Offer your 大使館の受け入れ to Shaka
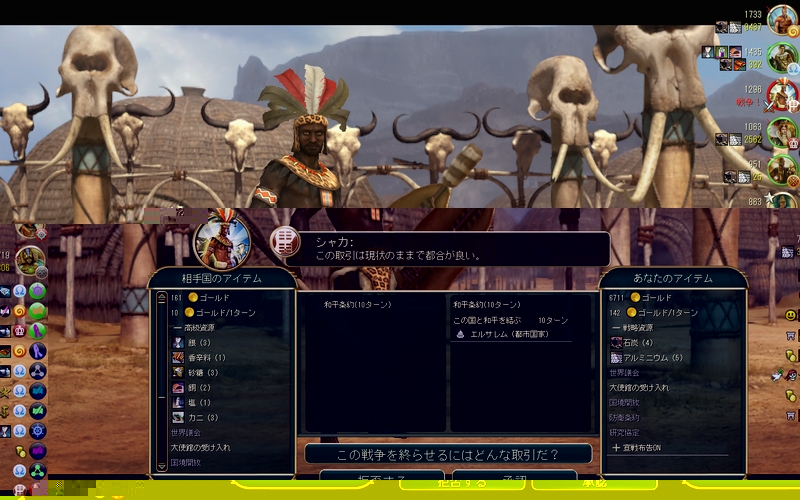 [640, 387]
